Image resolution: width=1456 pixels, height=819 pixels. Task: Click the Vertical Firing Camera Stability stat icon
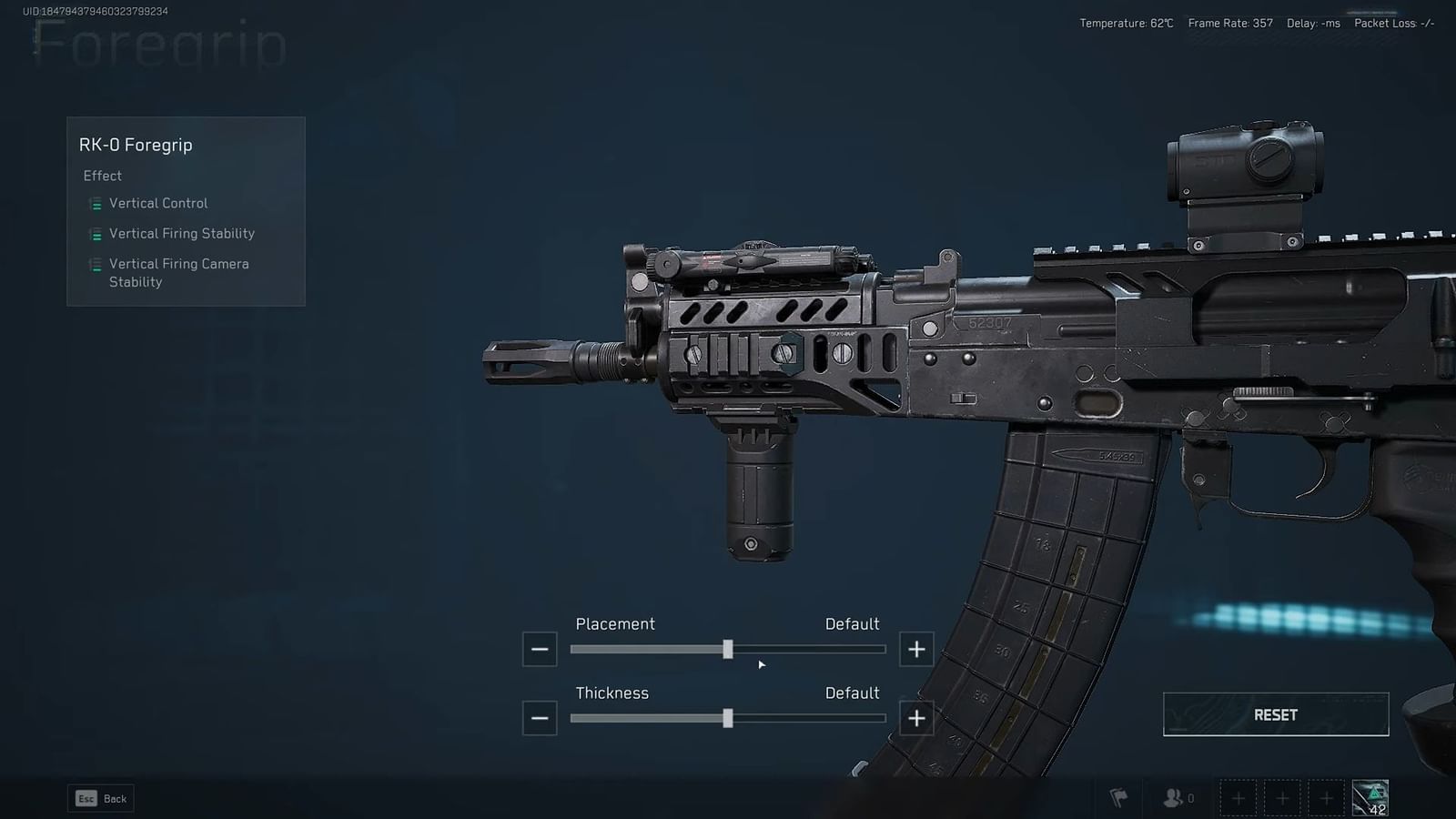pos(94,265)
